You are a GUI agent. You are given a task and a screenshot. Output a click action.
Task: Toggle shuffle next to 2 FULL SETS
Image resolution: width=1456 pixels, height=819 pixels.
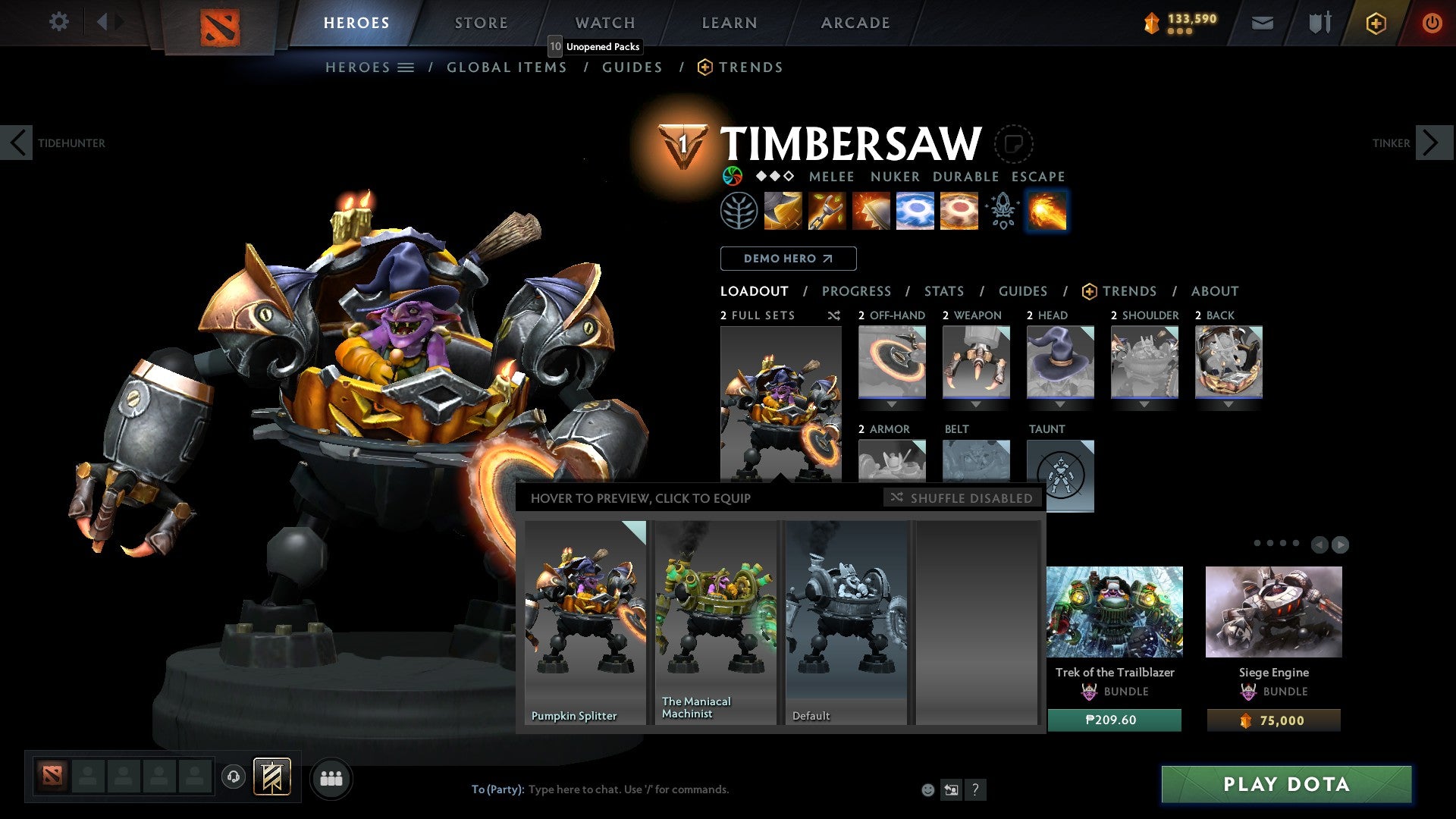click(x=833, y=315)
